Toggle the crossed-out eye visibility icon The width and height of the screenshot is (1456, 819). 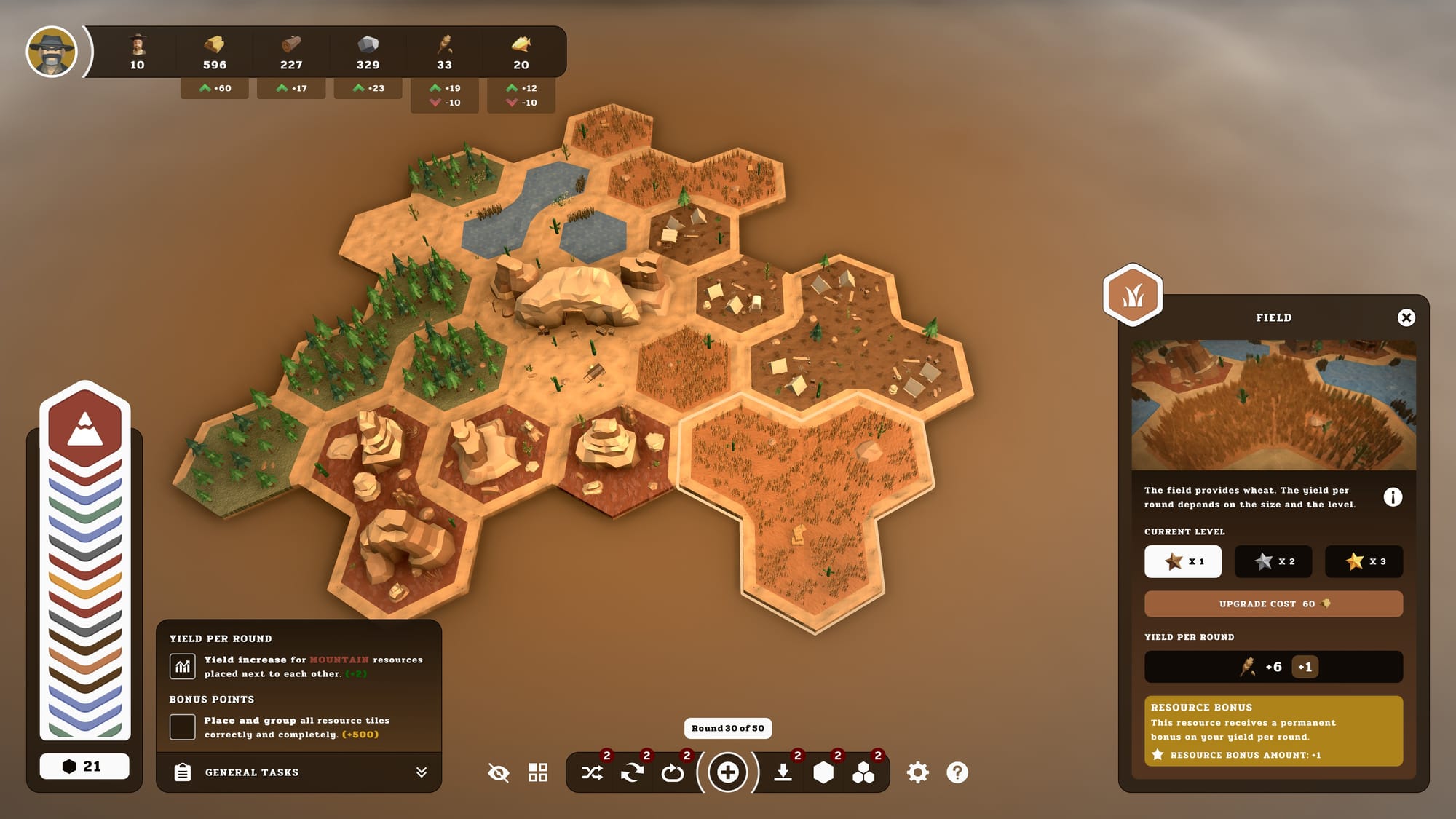(499, 772)
